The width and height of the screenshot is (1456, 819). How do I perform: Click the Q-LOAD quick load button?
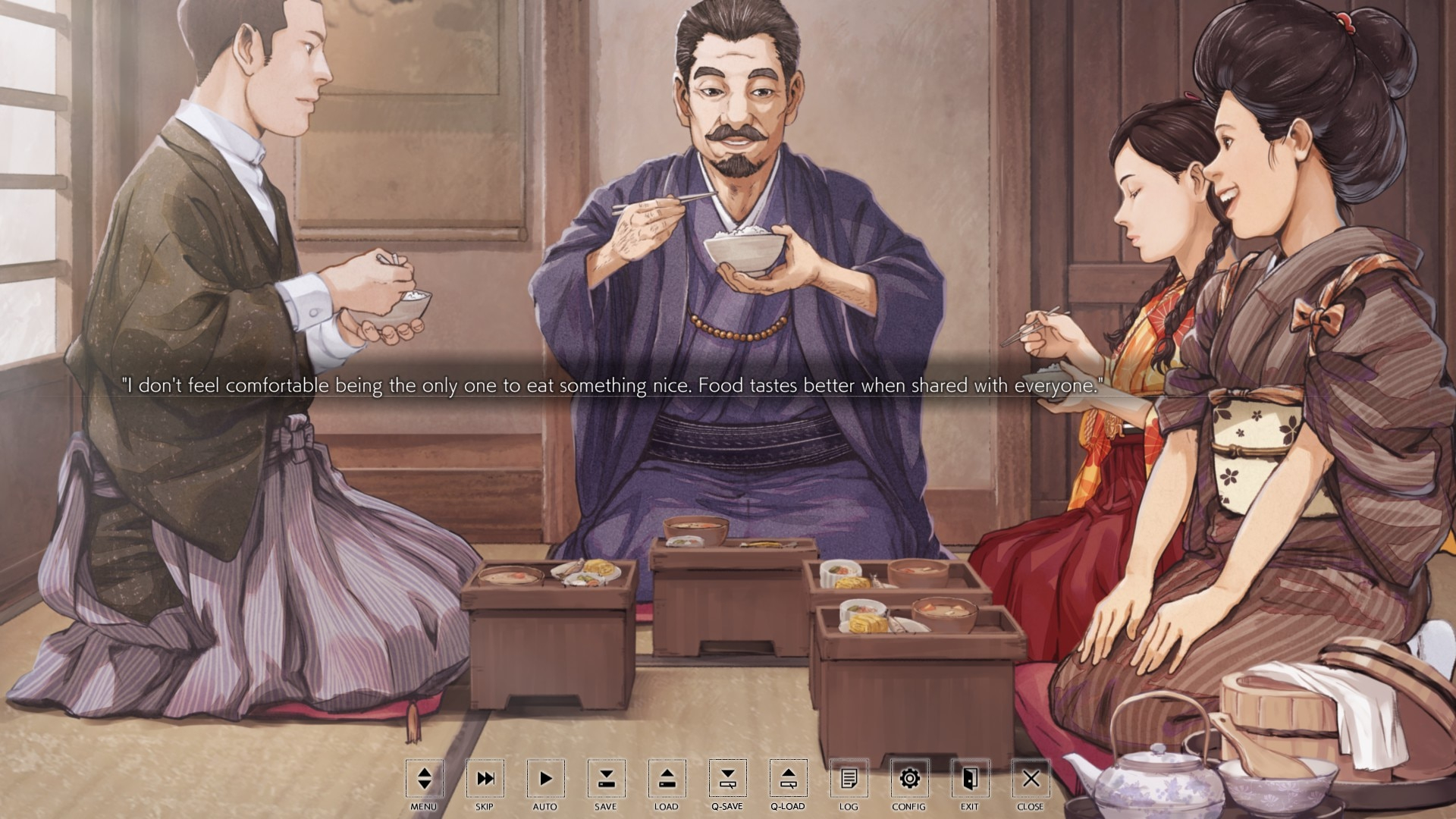coord(788,779)
